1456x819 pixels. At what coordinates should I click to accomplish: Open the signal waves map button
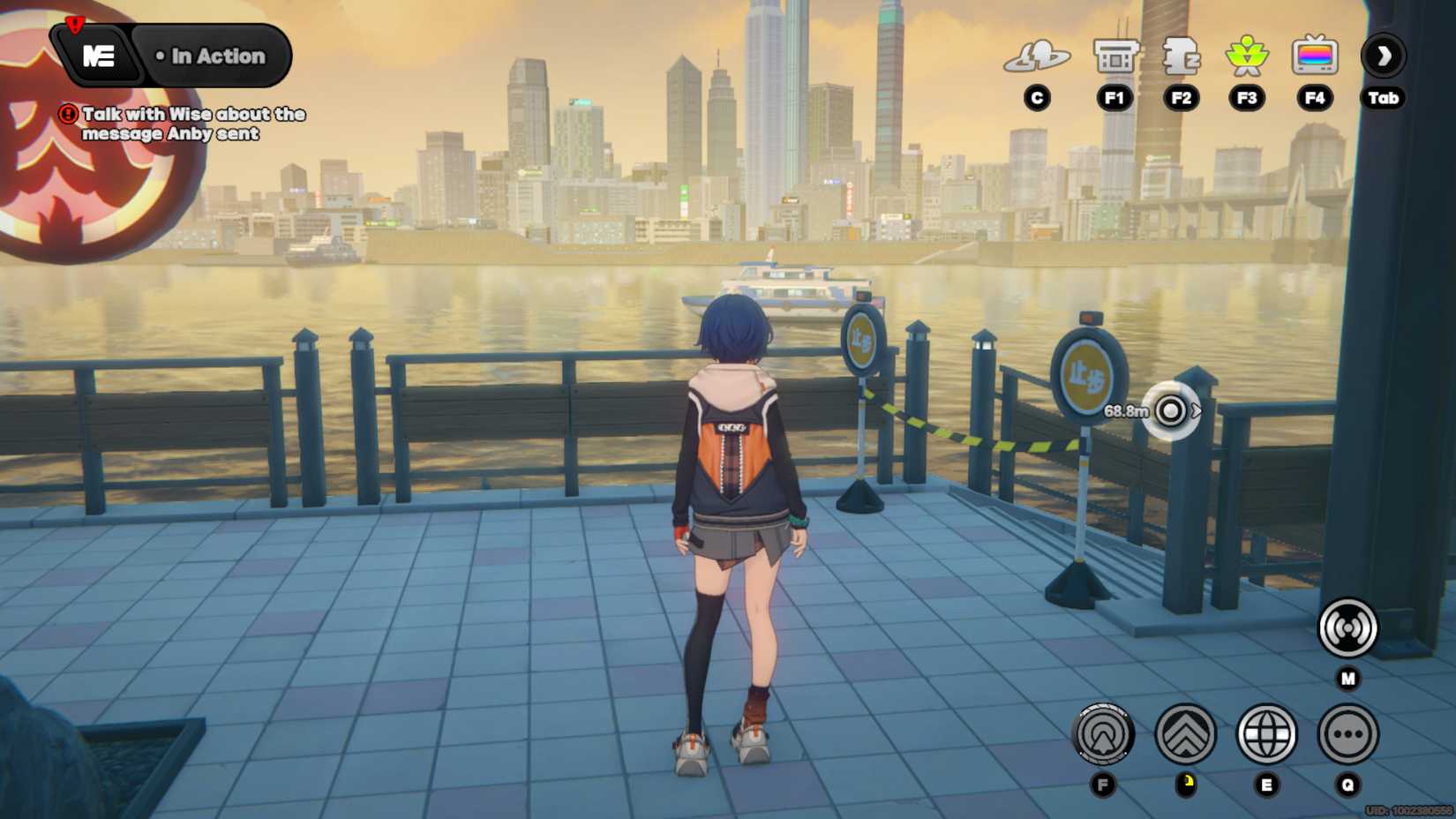coord(1347,628)
